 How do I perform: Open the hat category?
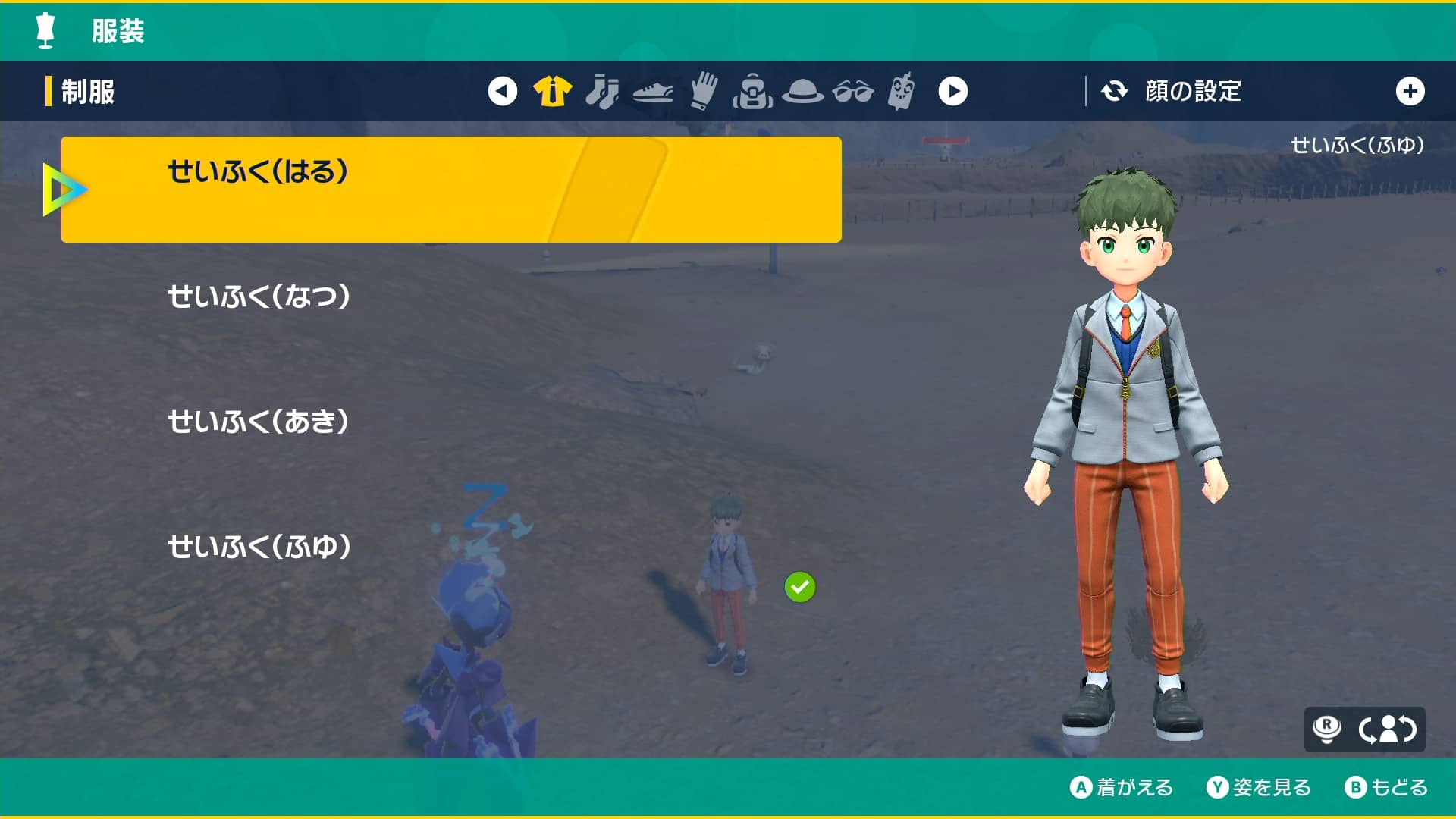tap(804, 90)
